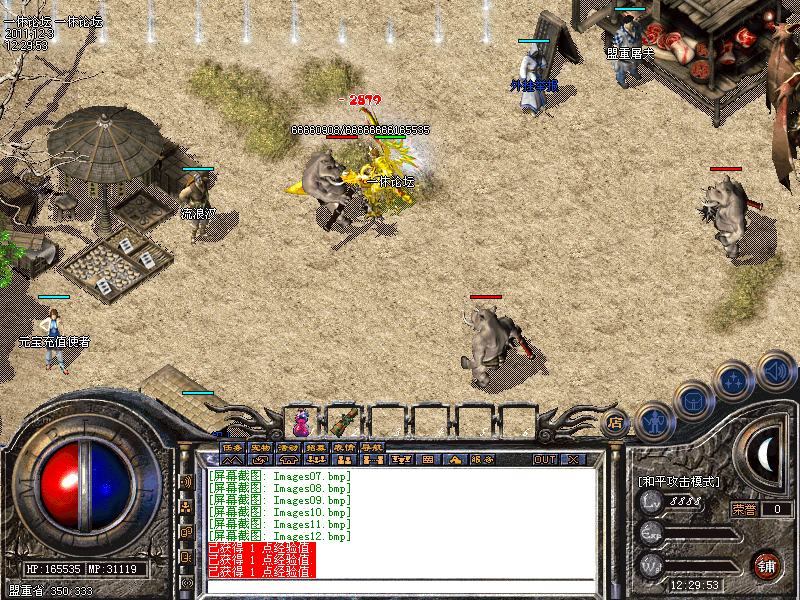This screenshot has height=600, width=800.
Task: Open the character status round icon
Action: (x=653, y=421)
